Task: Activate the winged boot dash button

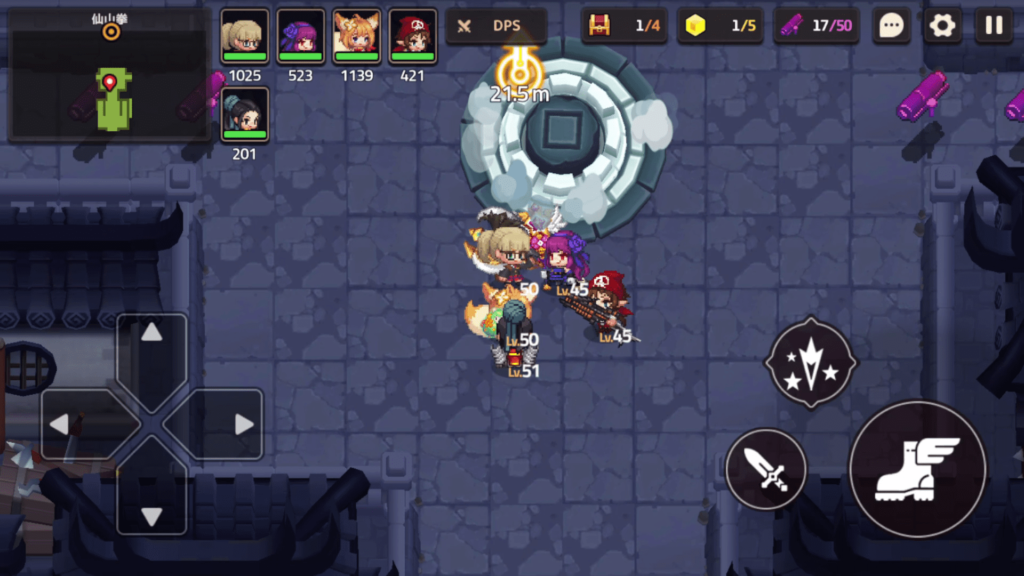Action: [917, 468]
